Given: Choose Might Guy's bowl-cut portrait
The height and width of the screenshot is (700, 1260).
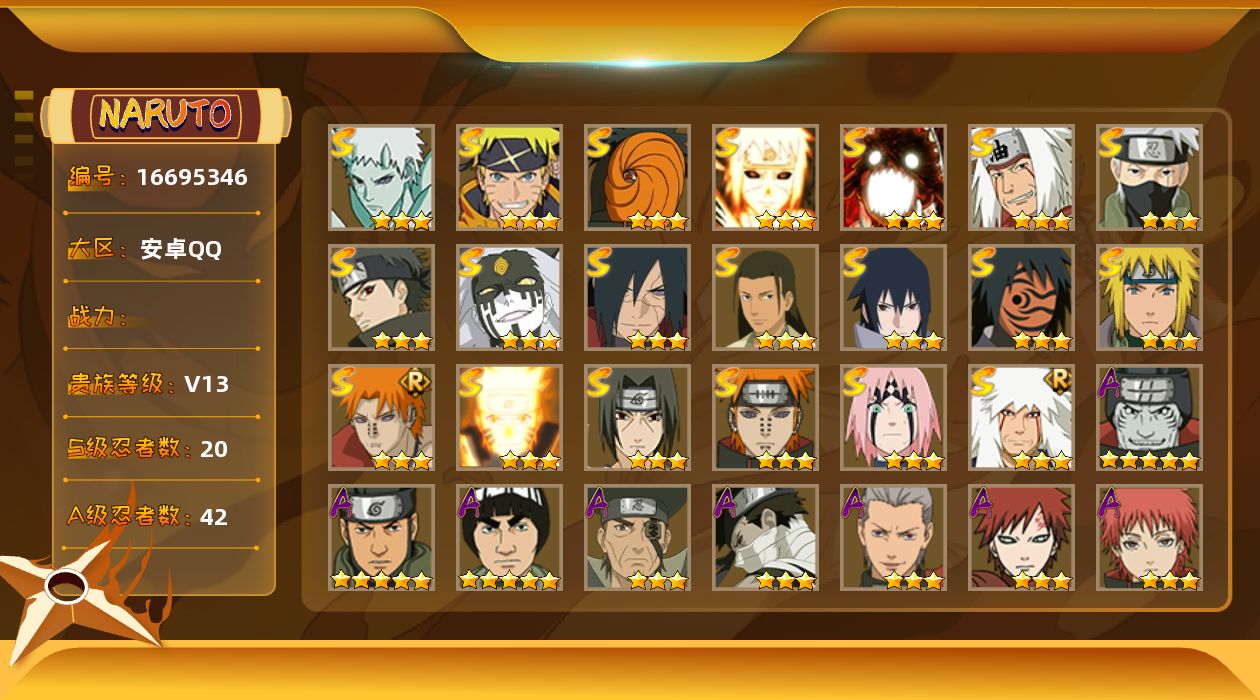Looking at the screenshot, I should [x=509, y=537].
